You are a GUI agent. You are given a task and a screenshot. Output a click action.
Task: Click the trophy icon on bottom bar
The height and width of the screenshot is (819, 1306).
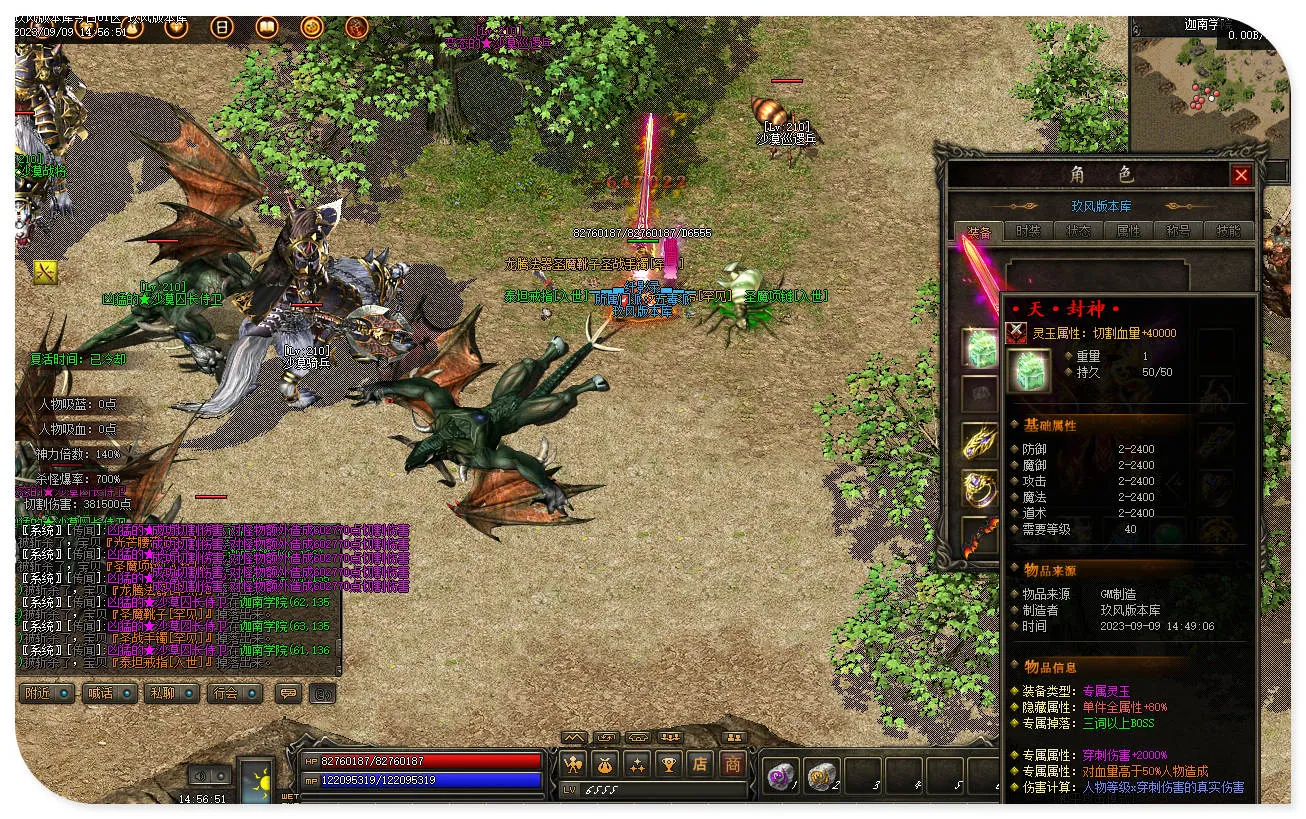[668, 765]
